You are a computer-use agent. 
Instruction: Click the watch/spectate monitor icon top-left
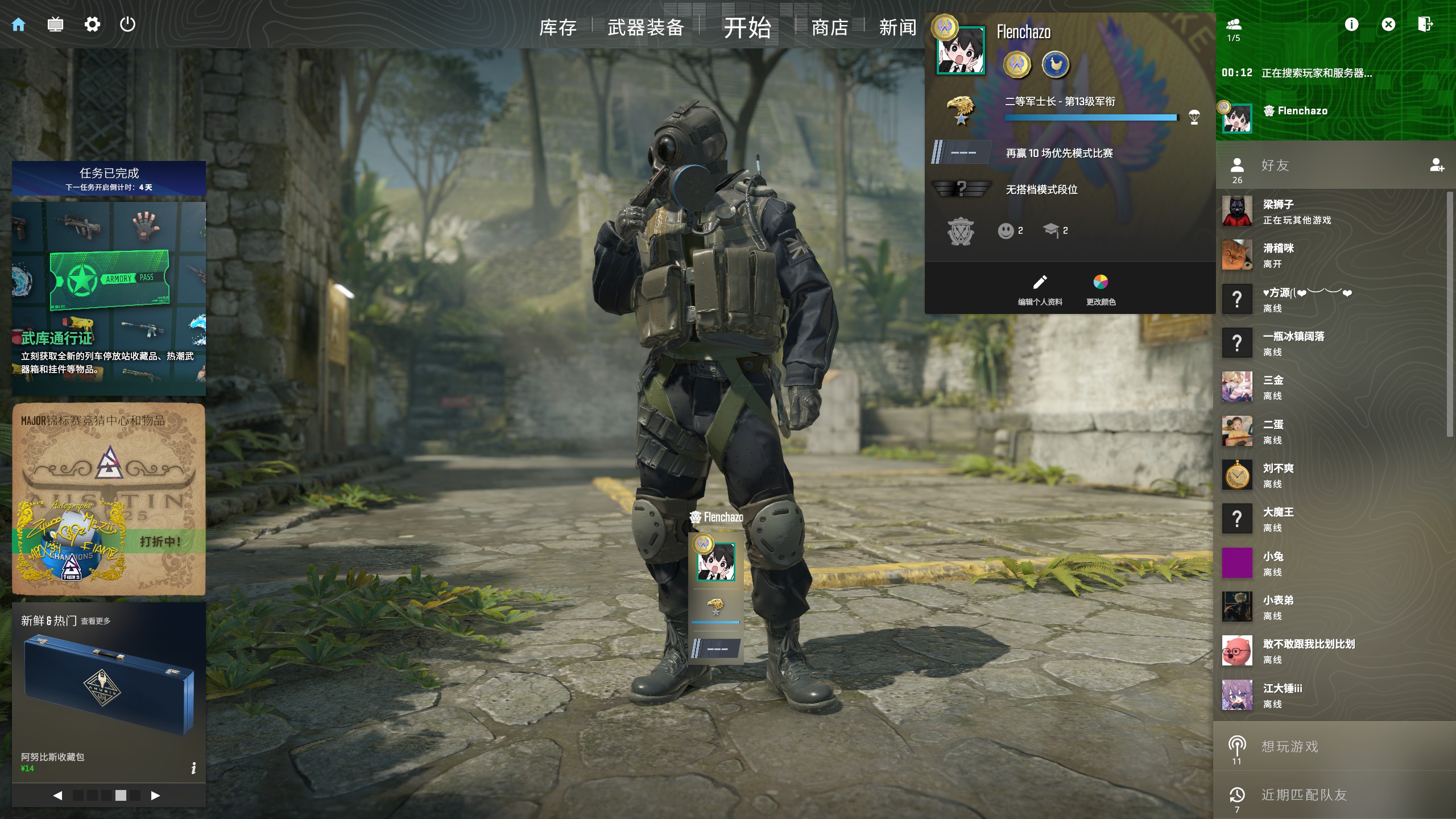(55, 24)
